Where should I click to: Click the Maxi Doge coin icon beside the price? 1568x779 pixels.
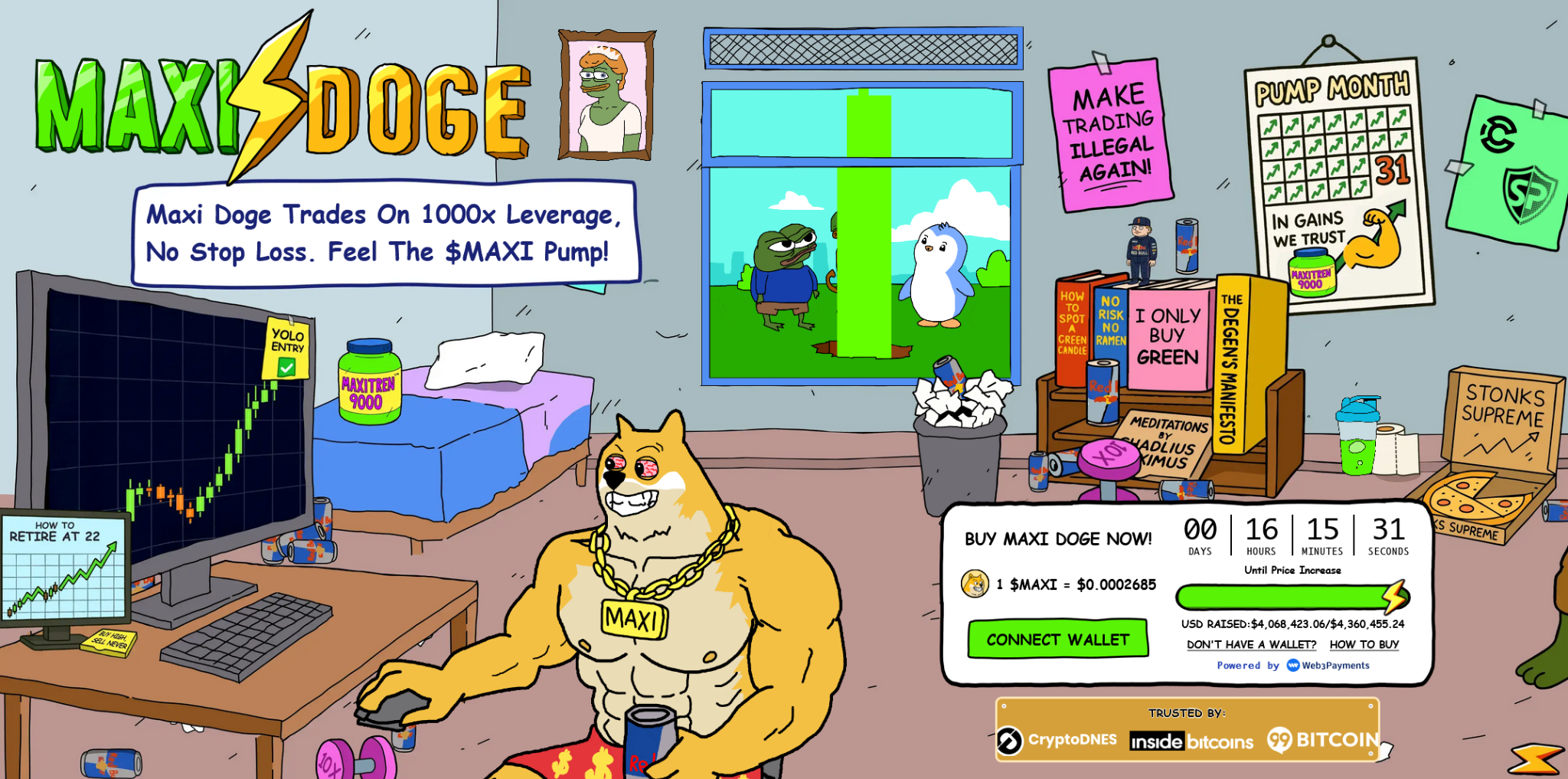[x=975, y=584]
